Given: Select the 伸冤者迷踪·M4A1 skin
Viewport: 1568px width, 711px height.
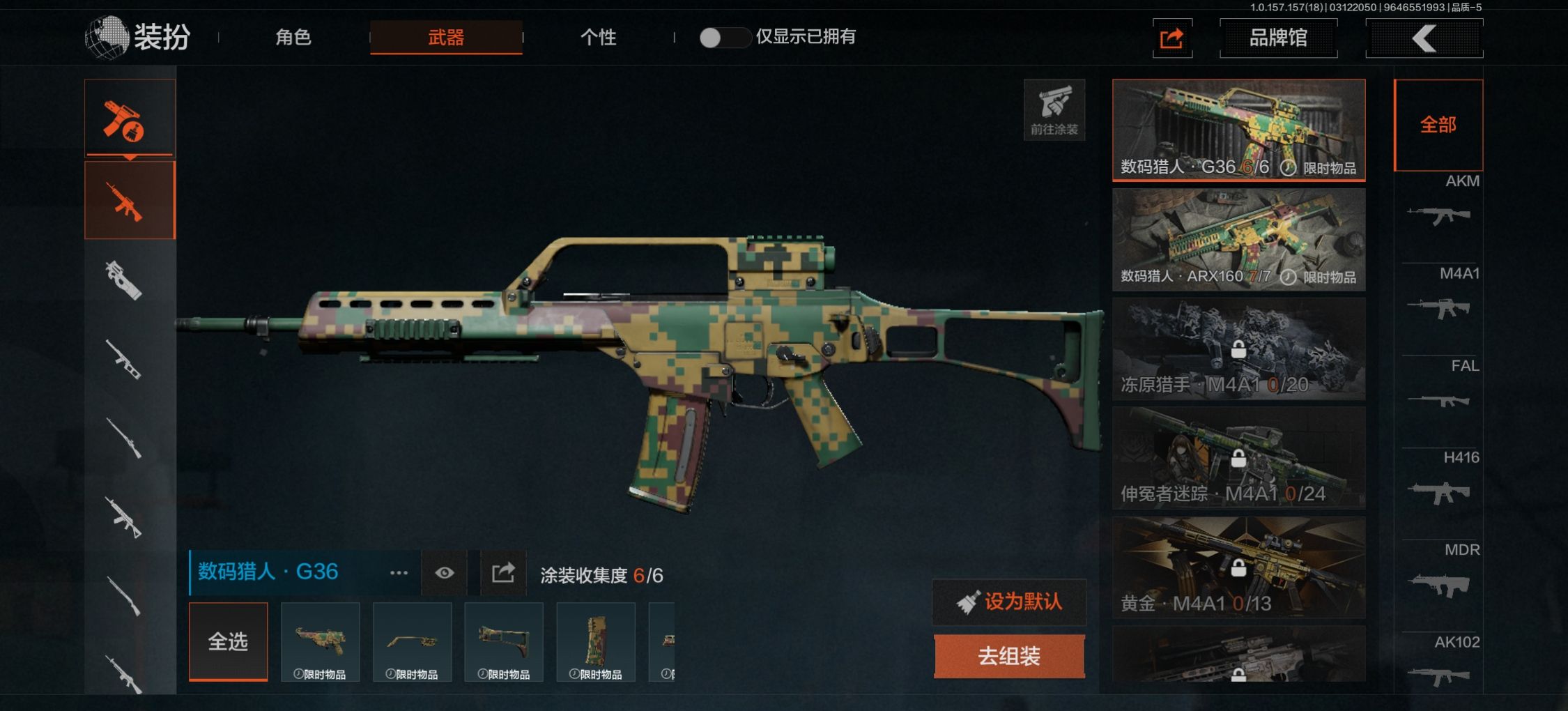Looking at the screenshot, I should point(1238,458).
